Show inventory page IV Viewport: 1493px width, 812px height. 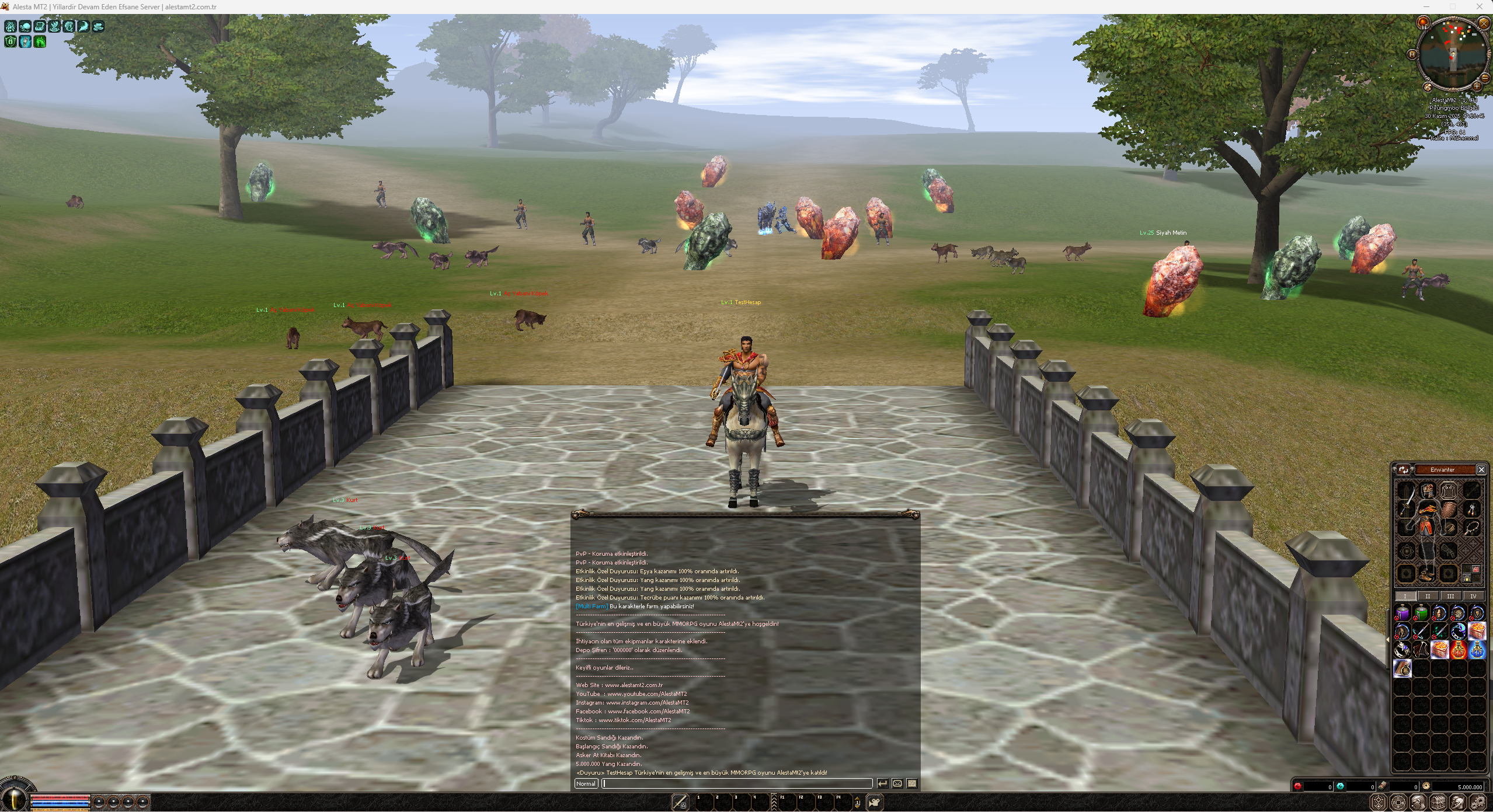point(1473,596)
